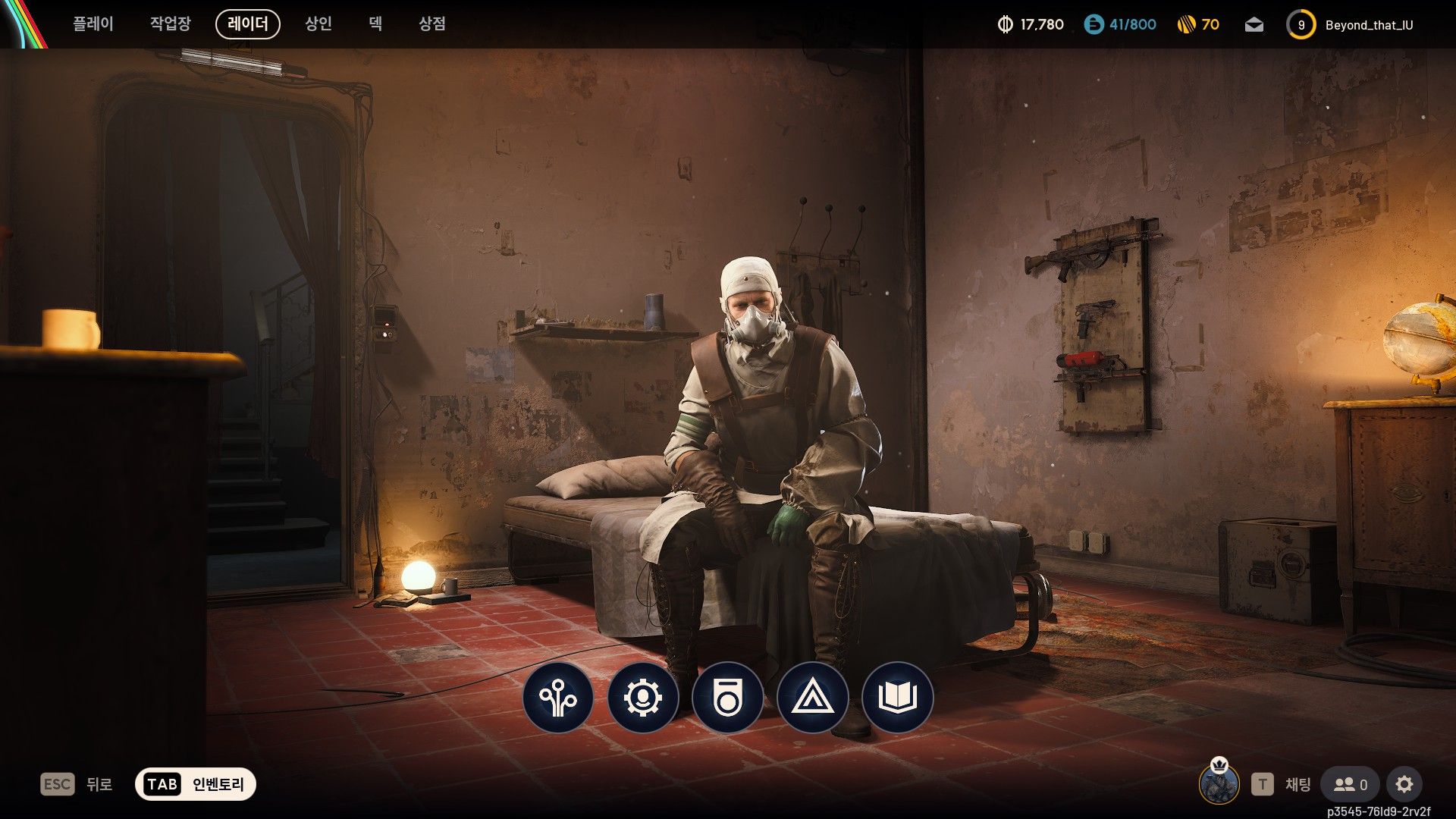
Task: Switch to the 상점 tab
Action: [x=432, y=24]
